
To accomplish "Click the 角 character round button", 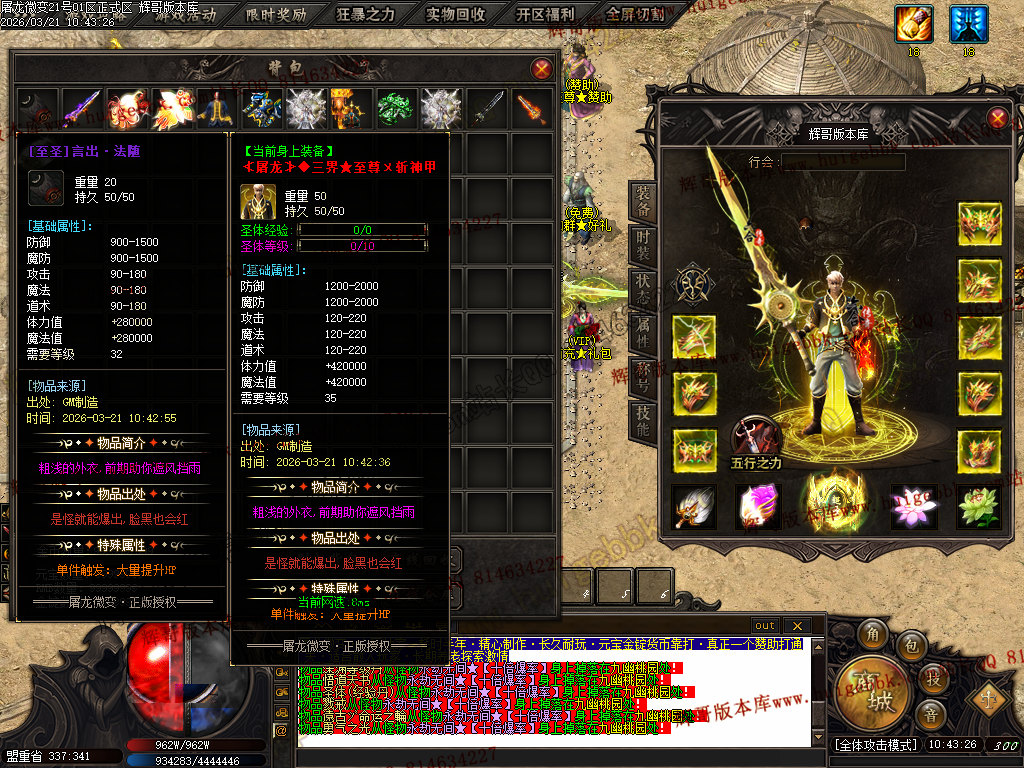I will point(874,634).
